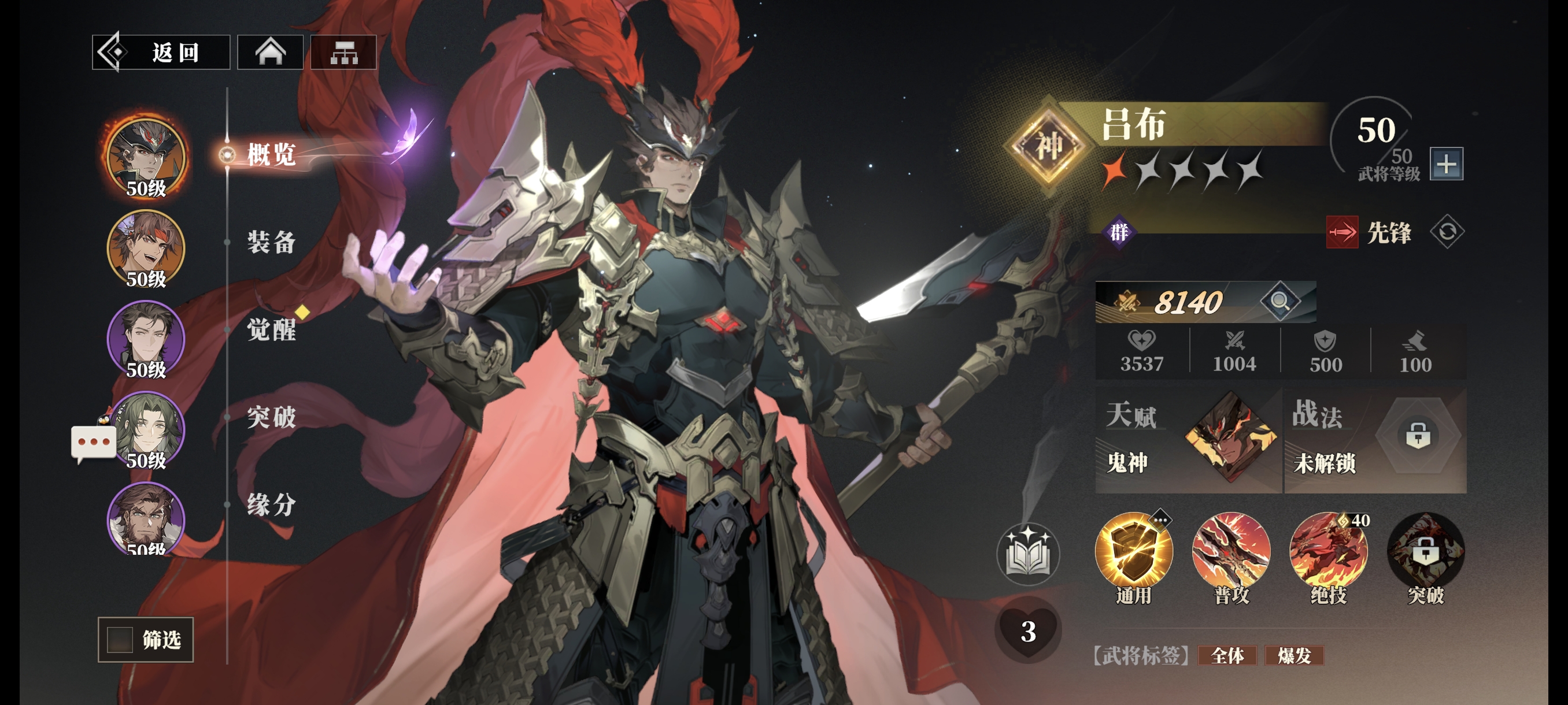
Task: Open the hierarchy tree menu icon
Action: 344,53
